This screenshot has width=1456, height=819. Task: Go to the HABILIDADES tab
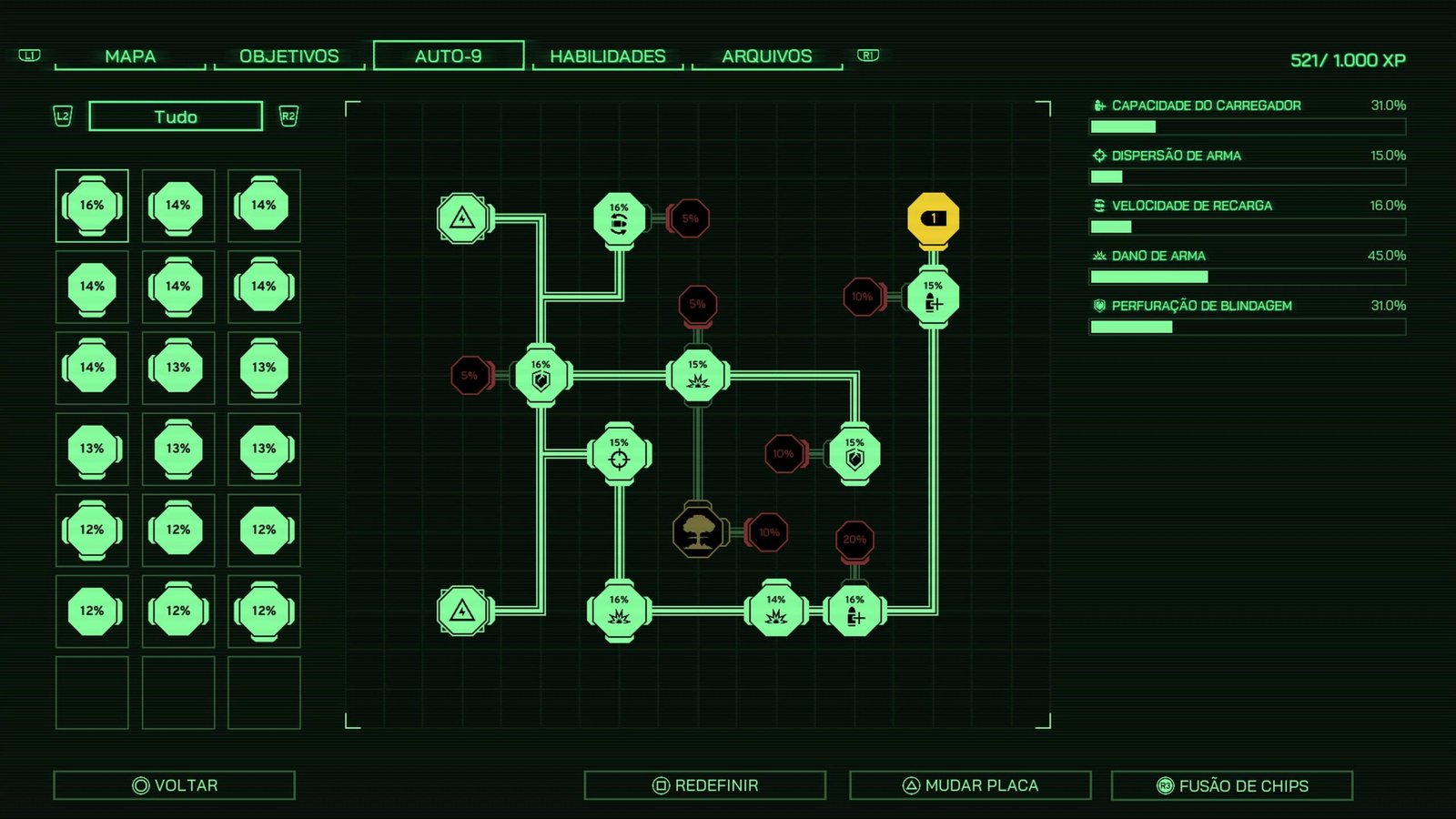(x=608, y=56)
